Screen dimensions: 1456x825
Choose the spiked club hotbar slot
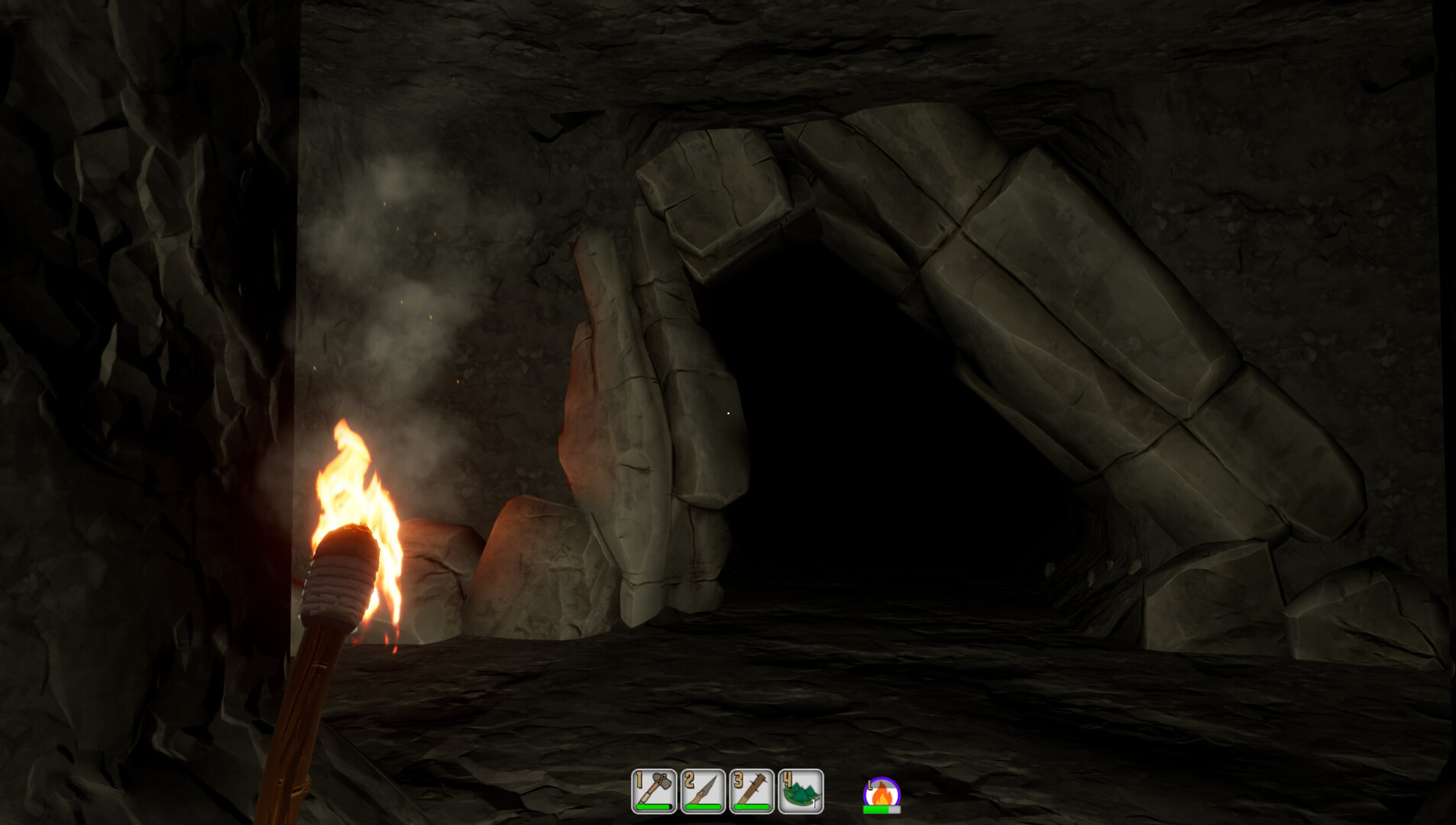point(752,791)
